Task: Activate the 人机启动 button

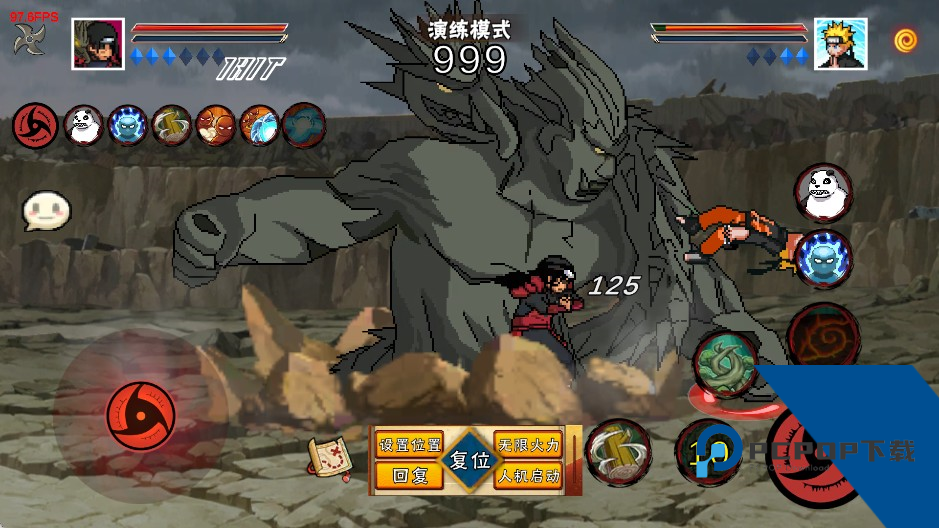Action: coord(528,476)
